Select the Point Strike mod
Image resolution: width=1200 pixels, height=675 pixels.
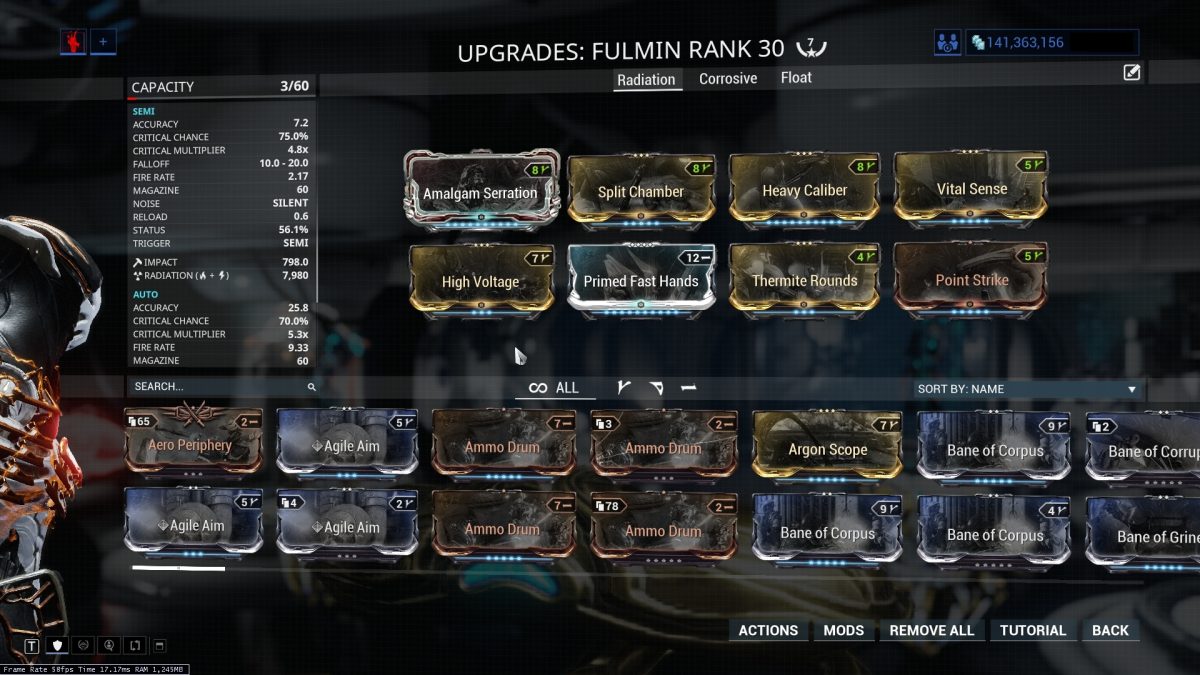971,280
